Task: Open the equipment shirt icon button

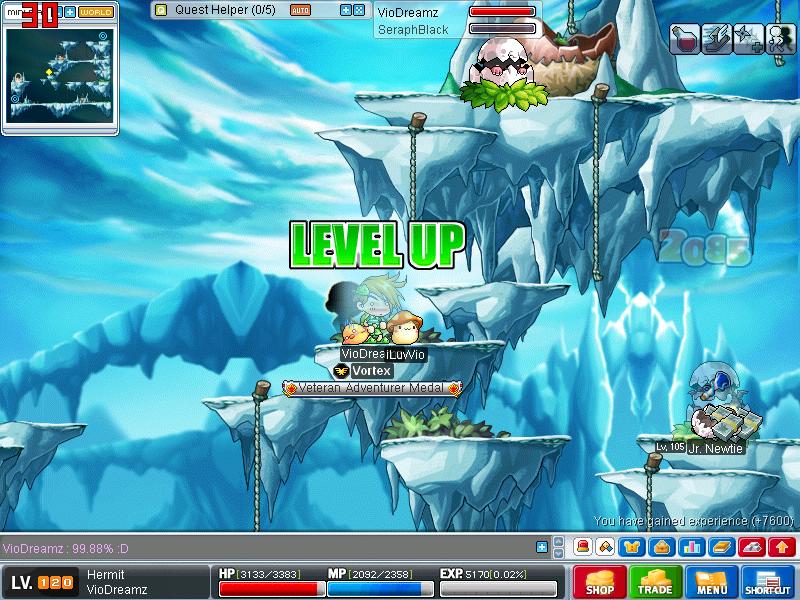Action: click(x=633, y=547)
